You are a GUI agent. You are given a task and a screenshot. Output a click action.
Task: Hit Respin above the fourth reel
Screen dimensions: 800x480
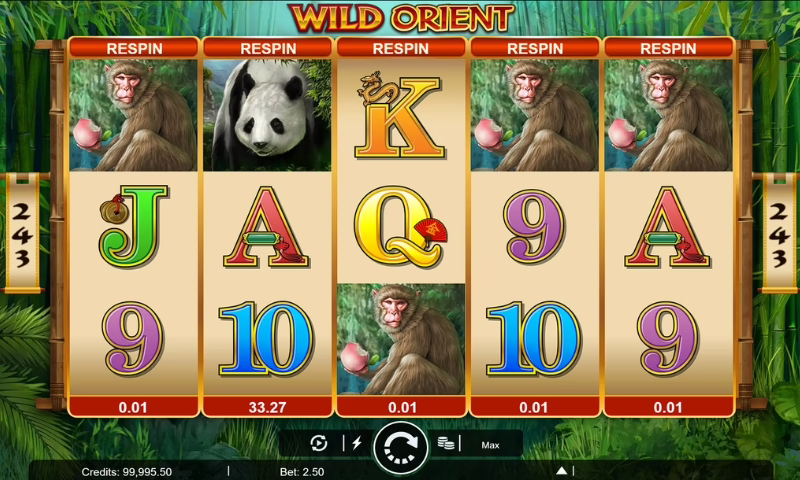tap(534, 47)
